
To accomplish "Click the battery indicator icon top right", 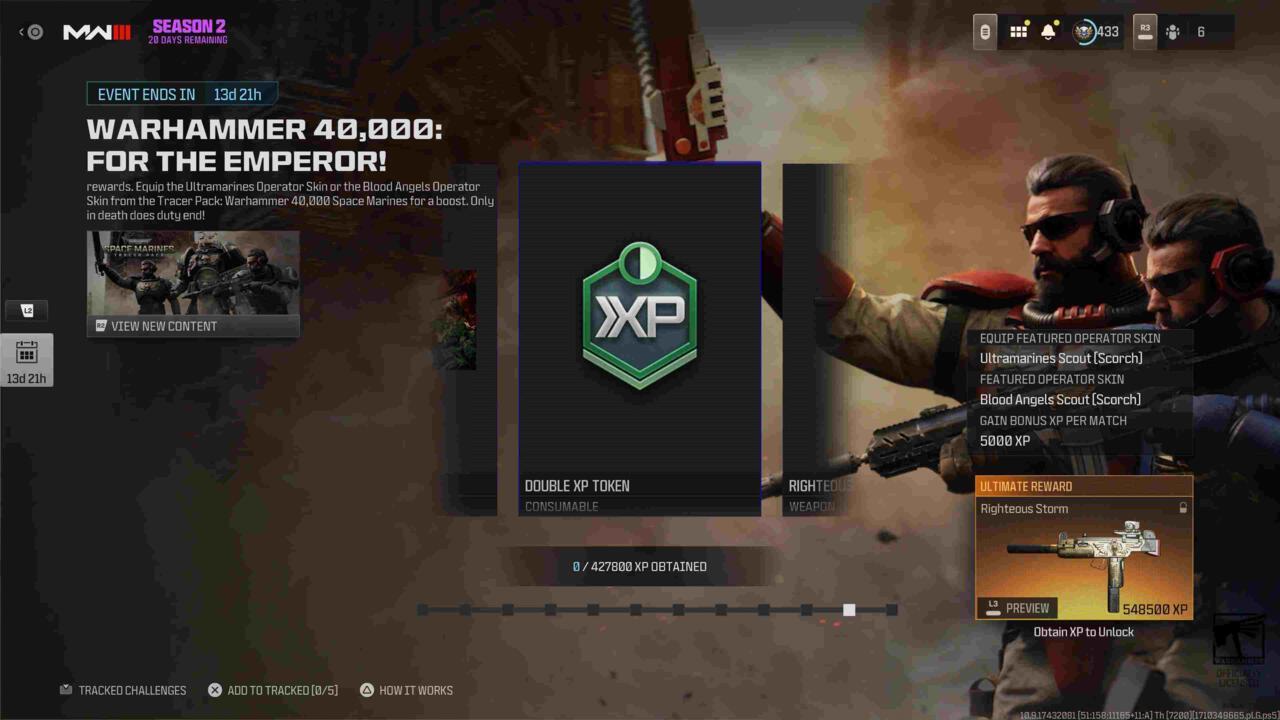I will [983, 31].
